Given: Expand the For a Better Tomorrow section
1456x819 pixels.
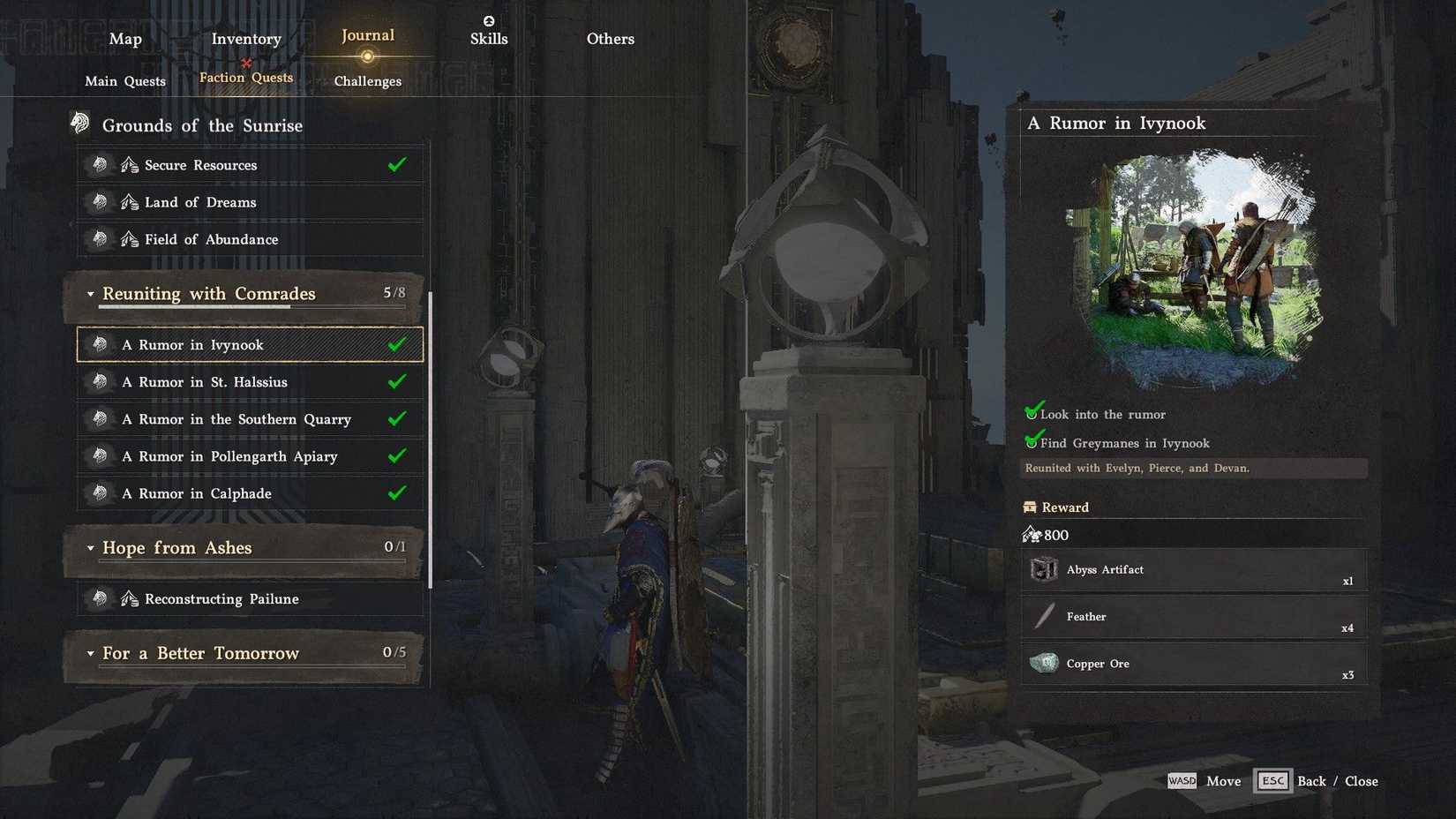Looking at the screenshot, I should (x=89, y=653).
